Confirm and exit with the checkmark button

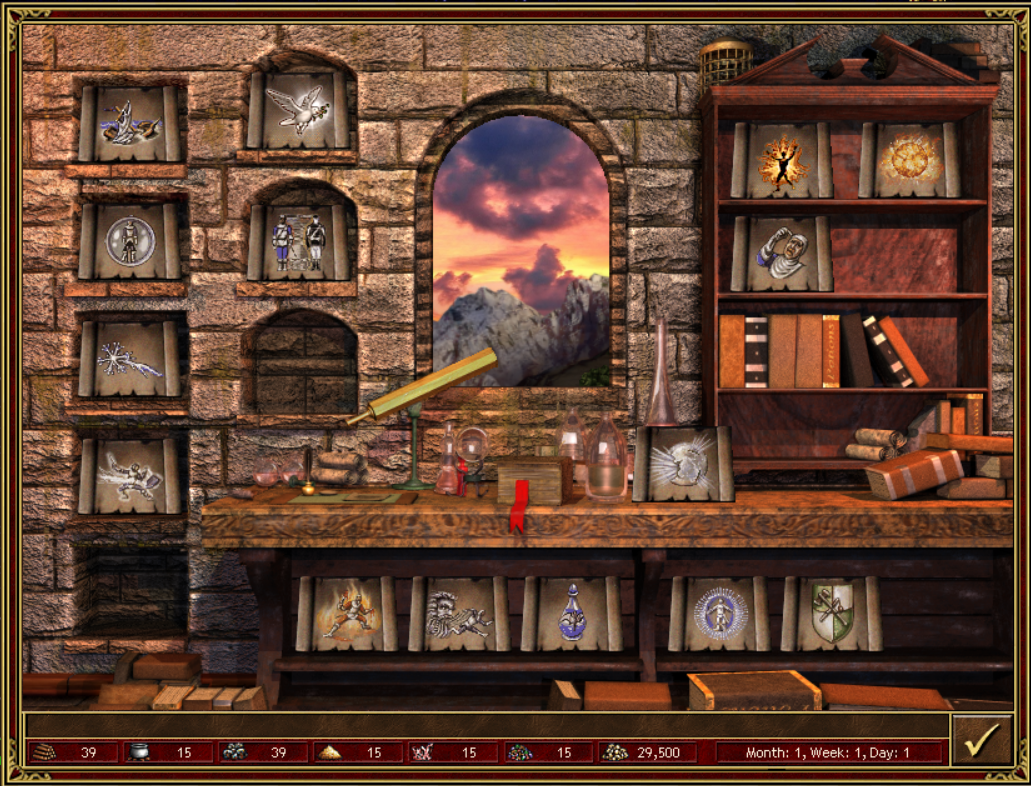pos(981,741)
